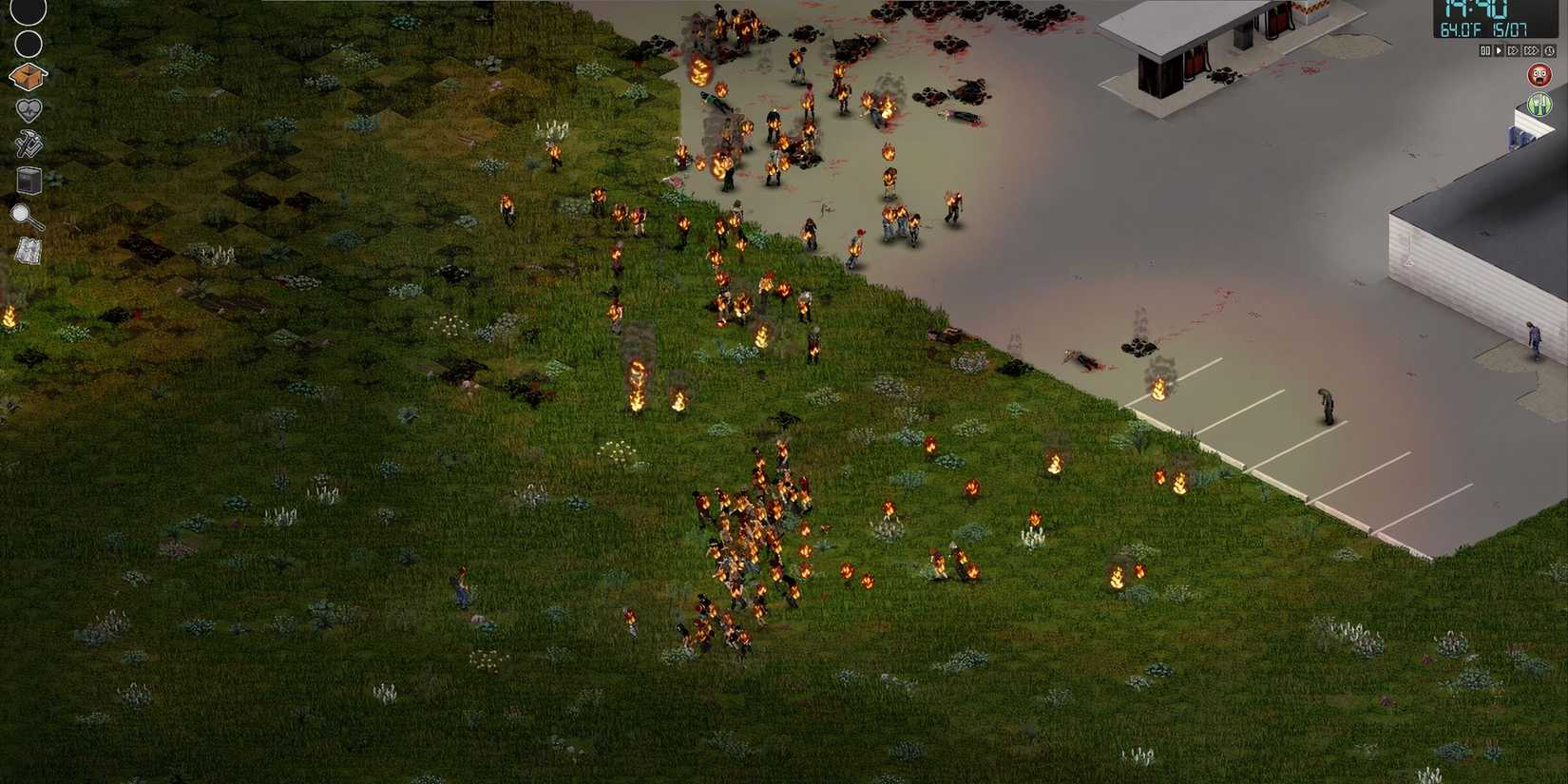This screenshot has width=1568, height=784.
Task: Open the crafting tools panel
Action: (29, 143)
